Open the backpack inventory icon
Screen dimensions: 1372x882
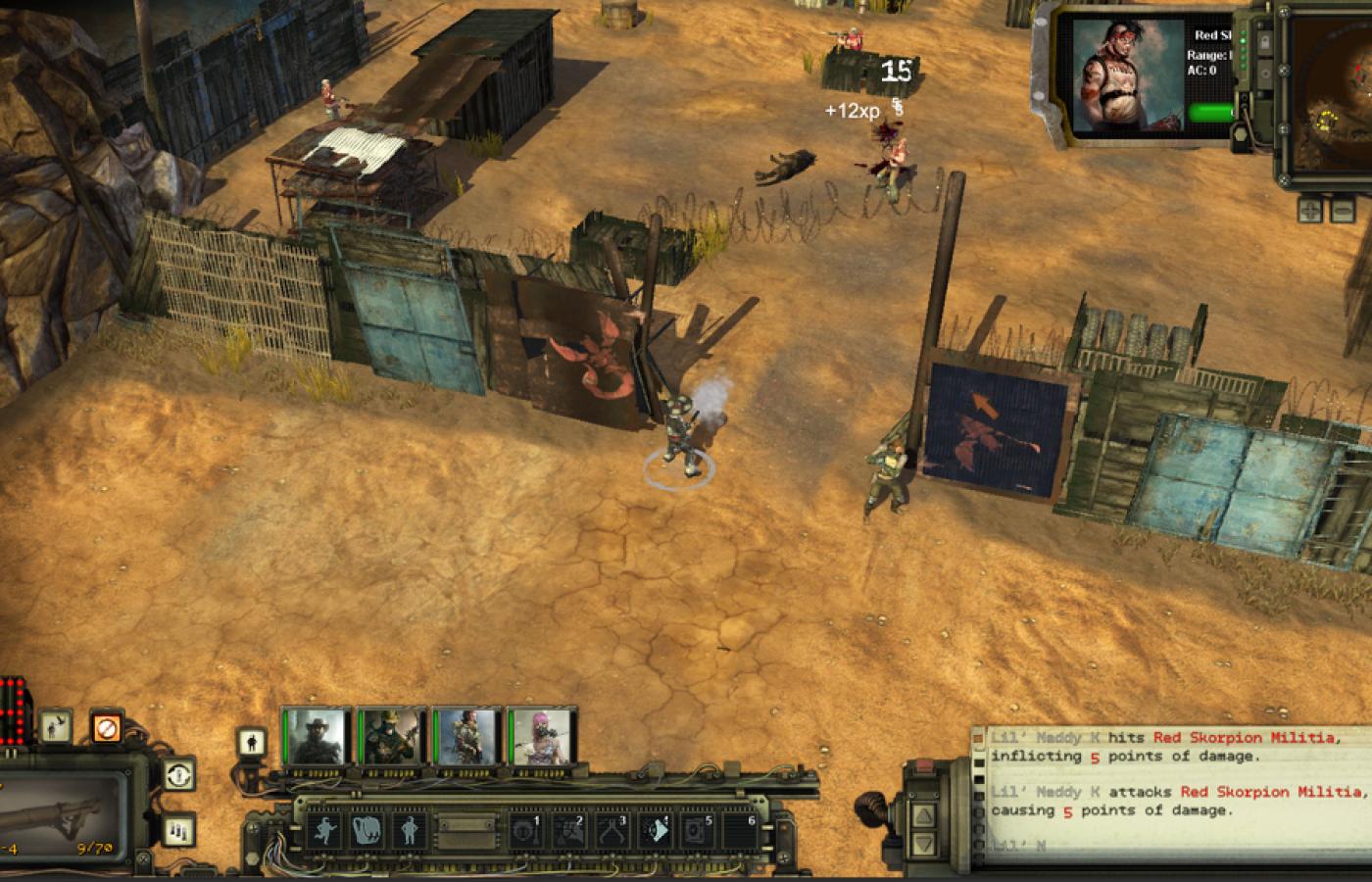367,831
